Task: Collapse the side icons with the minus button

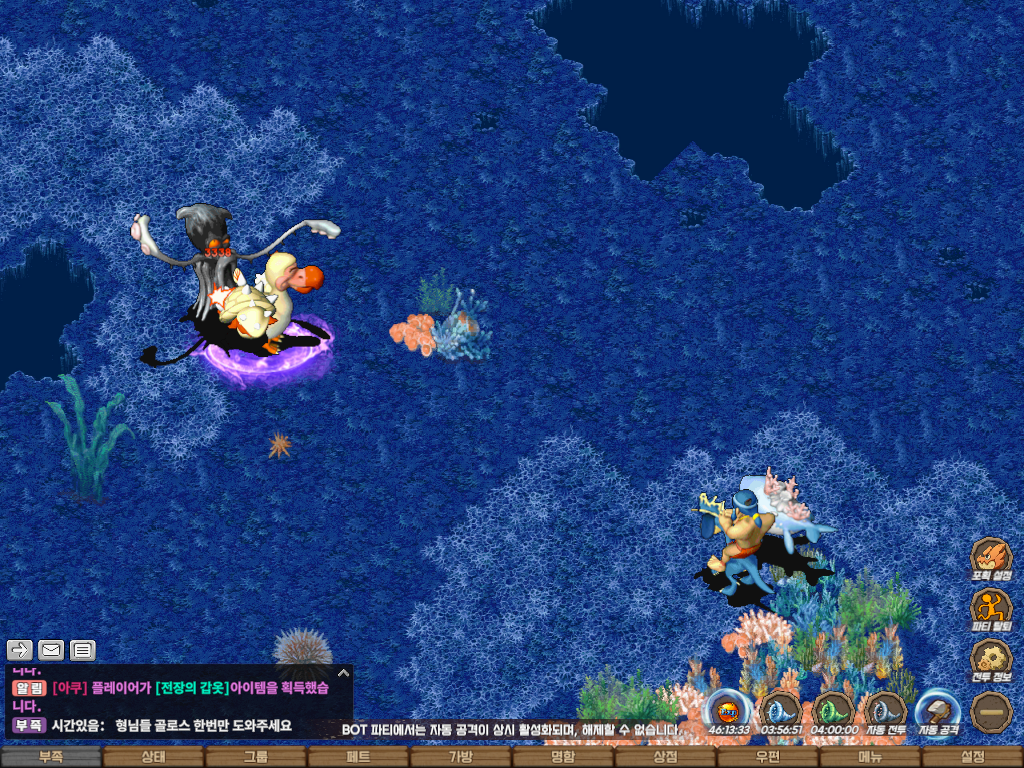Action: 991,711
